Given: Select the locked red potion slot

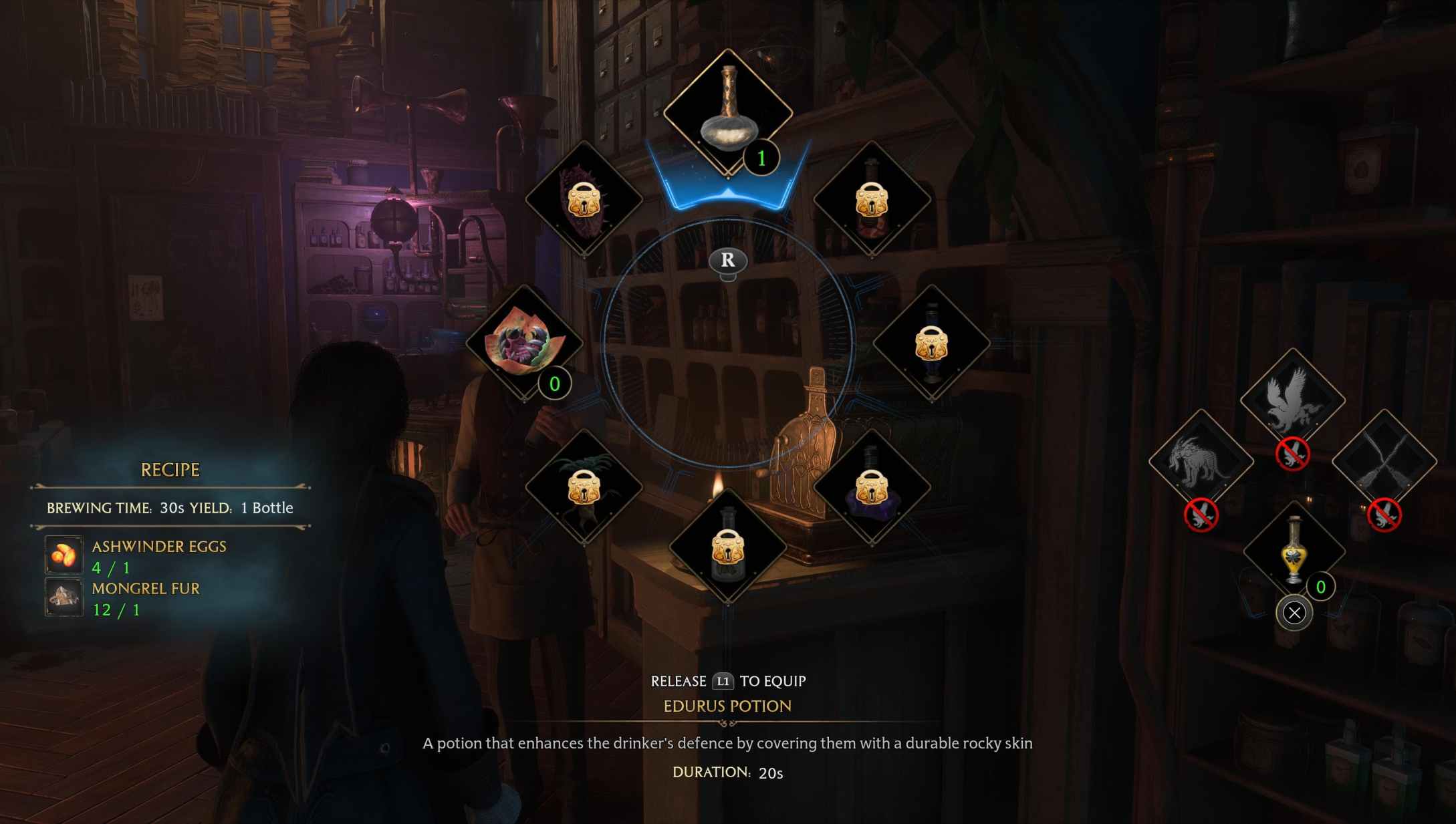Looking at the screenshot, I should [x=872, y=198].
